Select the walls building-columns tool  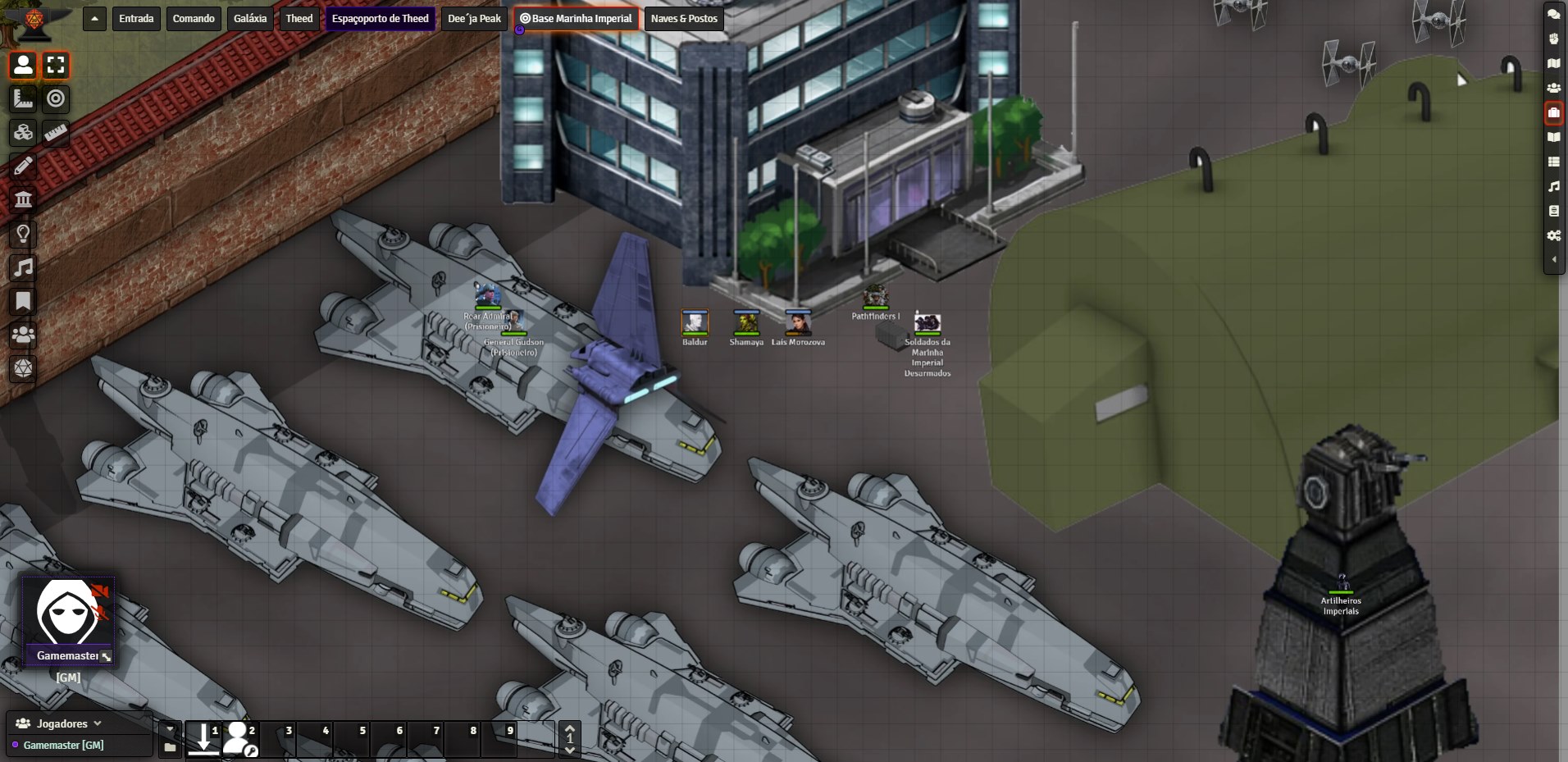(23, 199)
